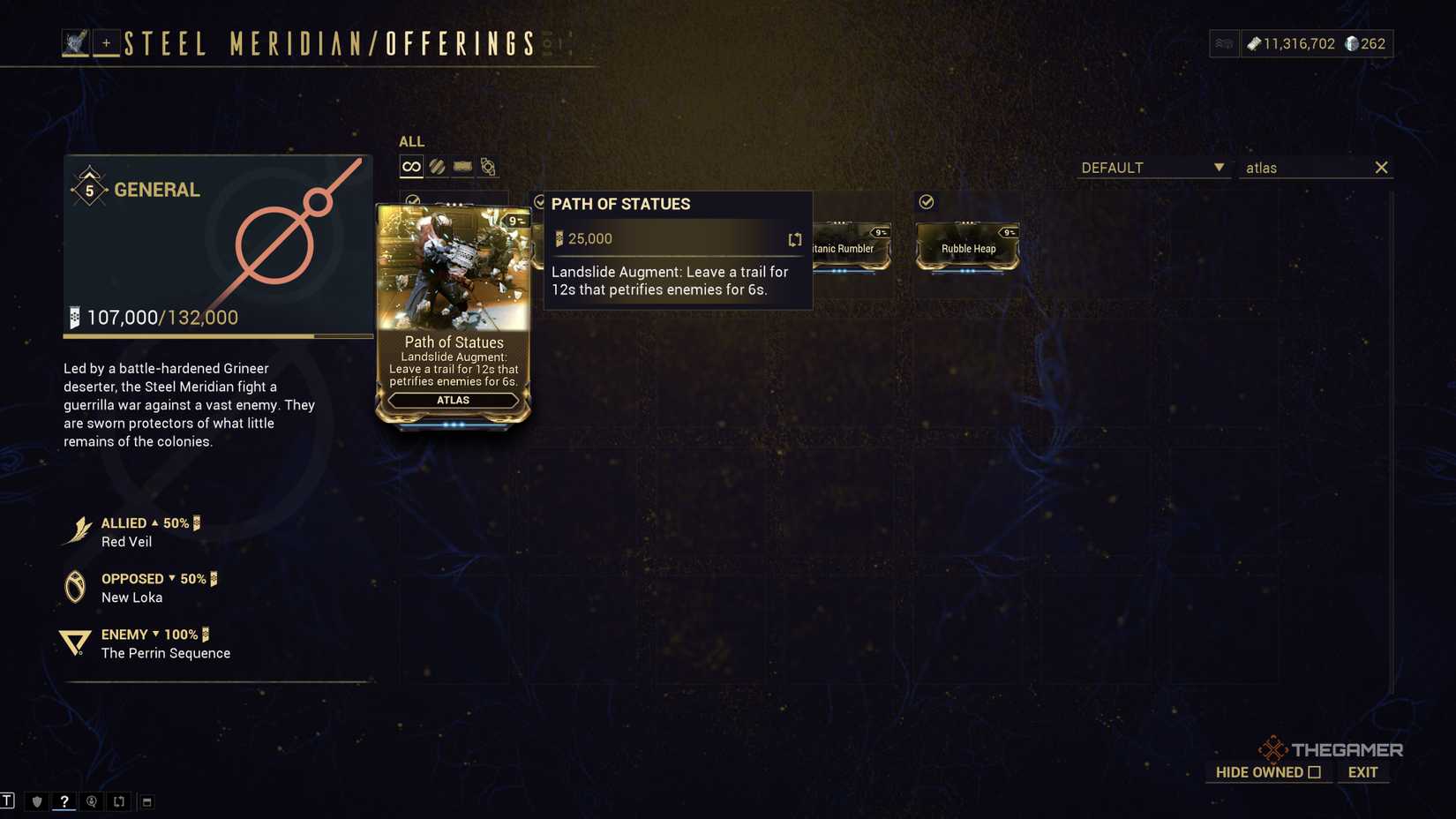Viewport: 1456px width, 819px height.
Task: Click the brackets loop icon in bottom bar
Action: pos(118,801)
